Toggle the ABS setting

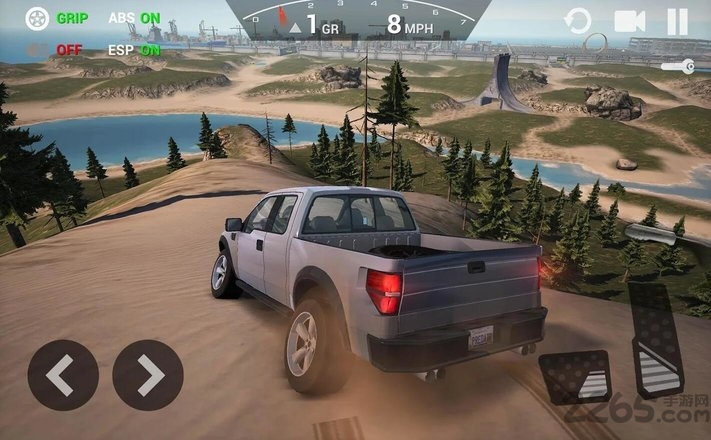(134, 18)
